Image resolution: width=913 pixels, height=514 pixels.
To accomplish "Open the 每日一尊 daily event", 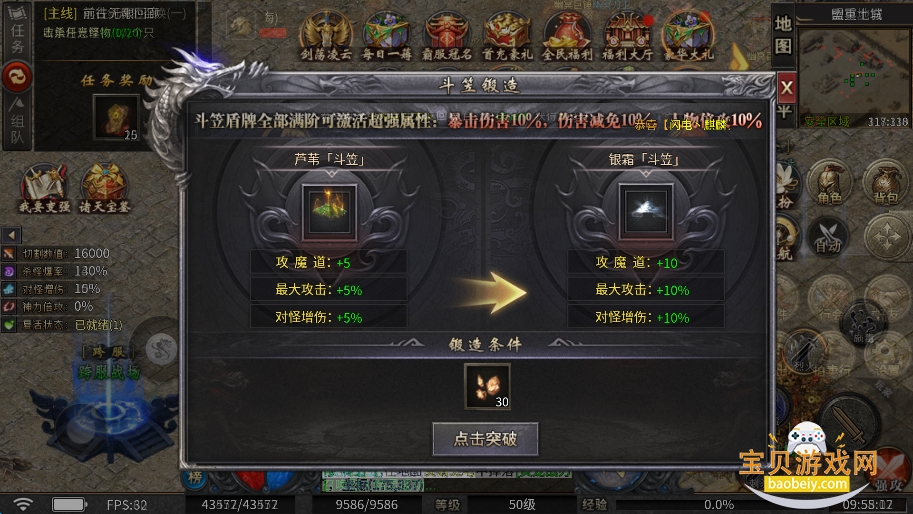I will click(385, 36).
